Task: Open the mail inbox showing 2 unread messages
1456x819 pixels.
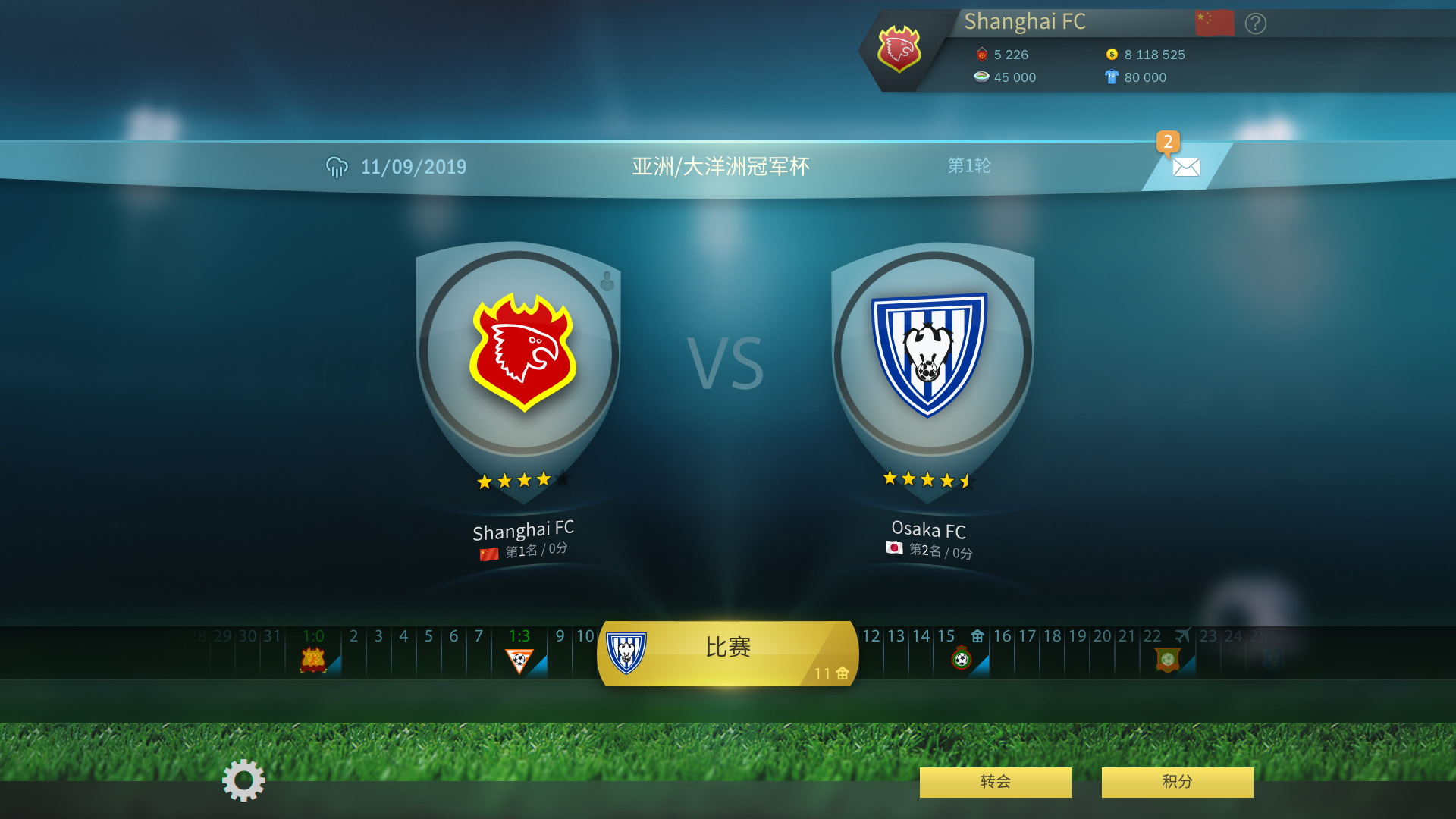Action: 1185,166
